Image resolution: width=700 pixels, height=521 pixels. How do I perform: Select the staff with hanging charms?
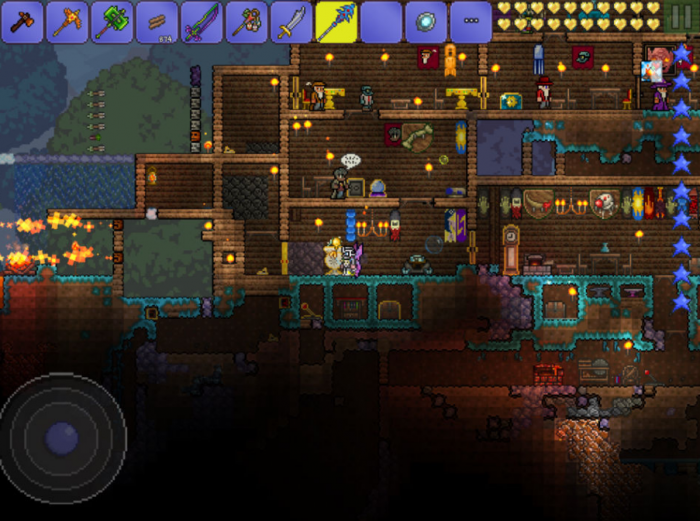tap(247, 22)
